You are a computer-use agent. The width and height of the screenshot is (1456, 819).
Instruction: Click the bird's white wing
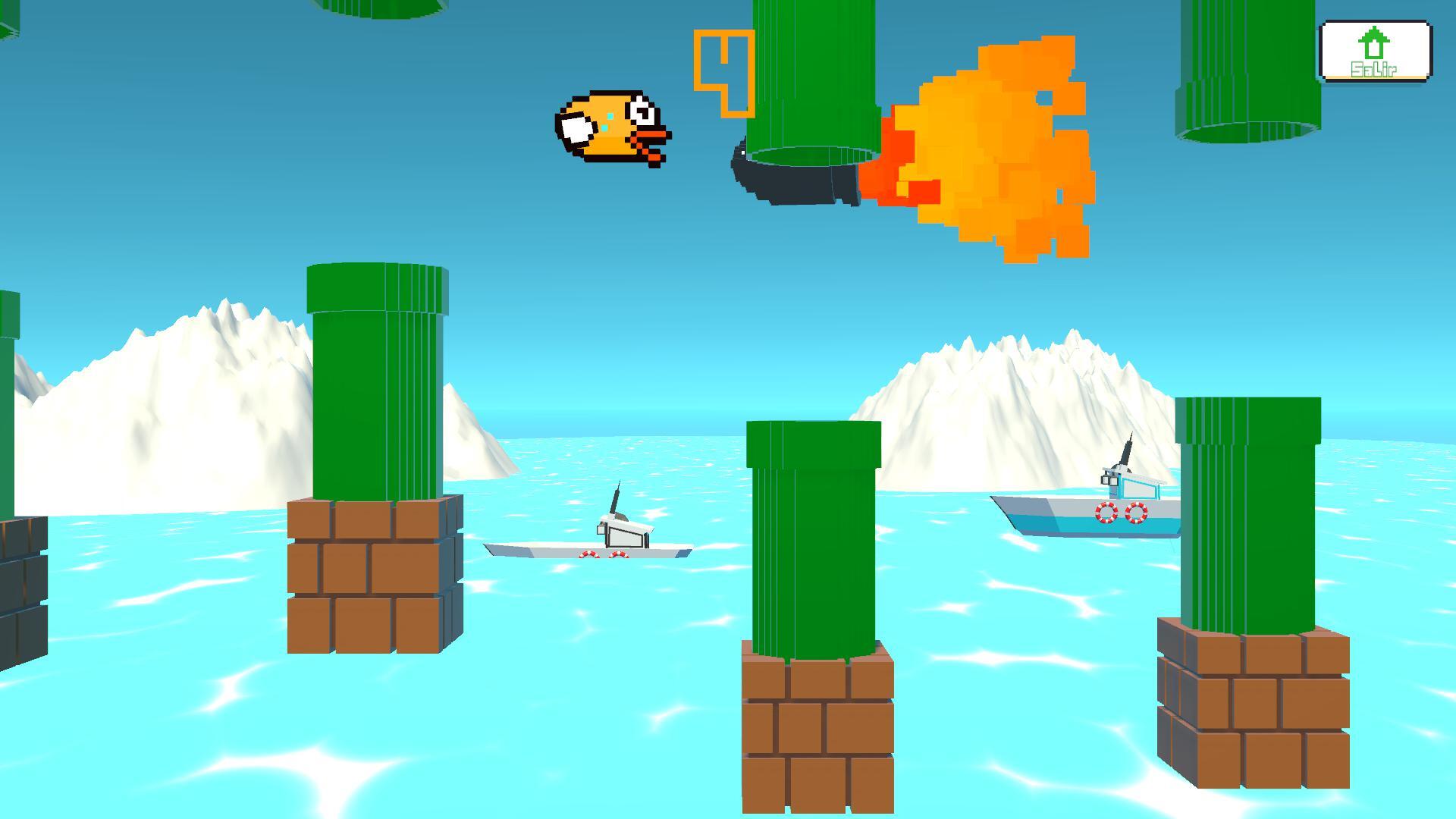point(578,127)
